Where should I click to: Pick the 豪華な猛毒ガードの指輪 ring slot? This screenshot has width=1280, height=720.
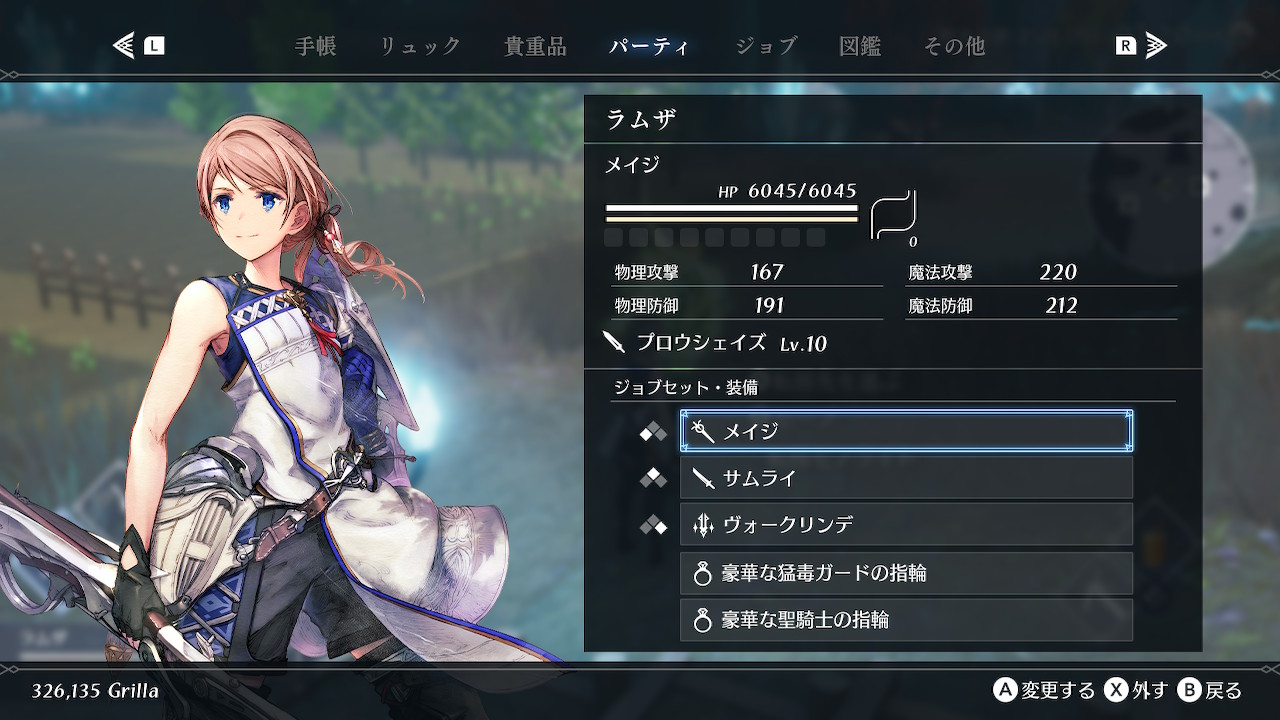tap(906, 573)
